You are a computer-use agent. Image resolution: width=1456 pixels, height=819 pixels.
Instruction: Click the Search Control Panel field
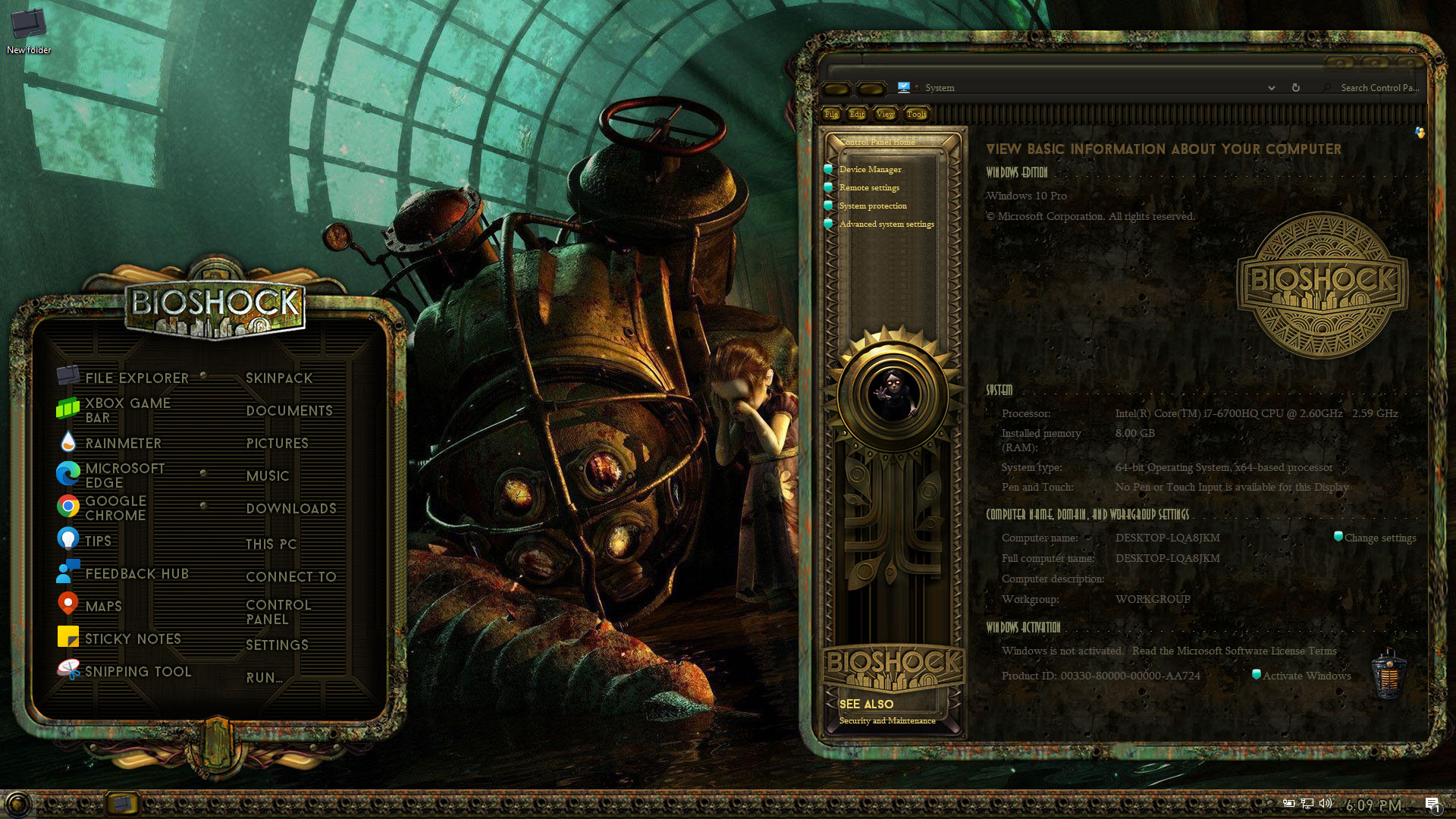coord(1376,88)
